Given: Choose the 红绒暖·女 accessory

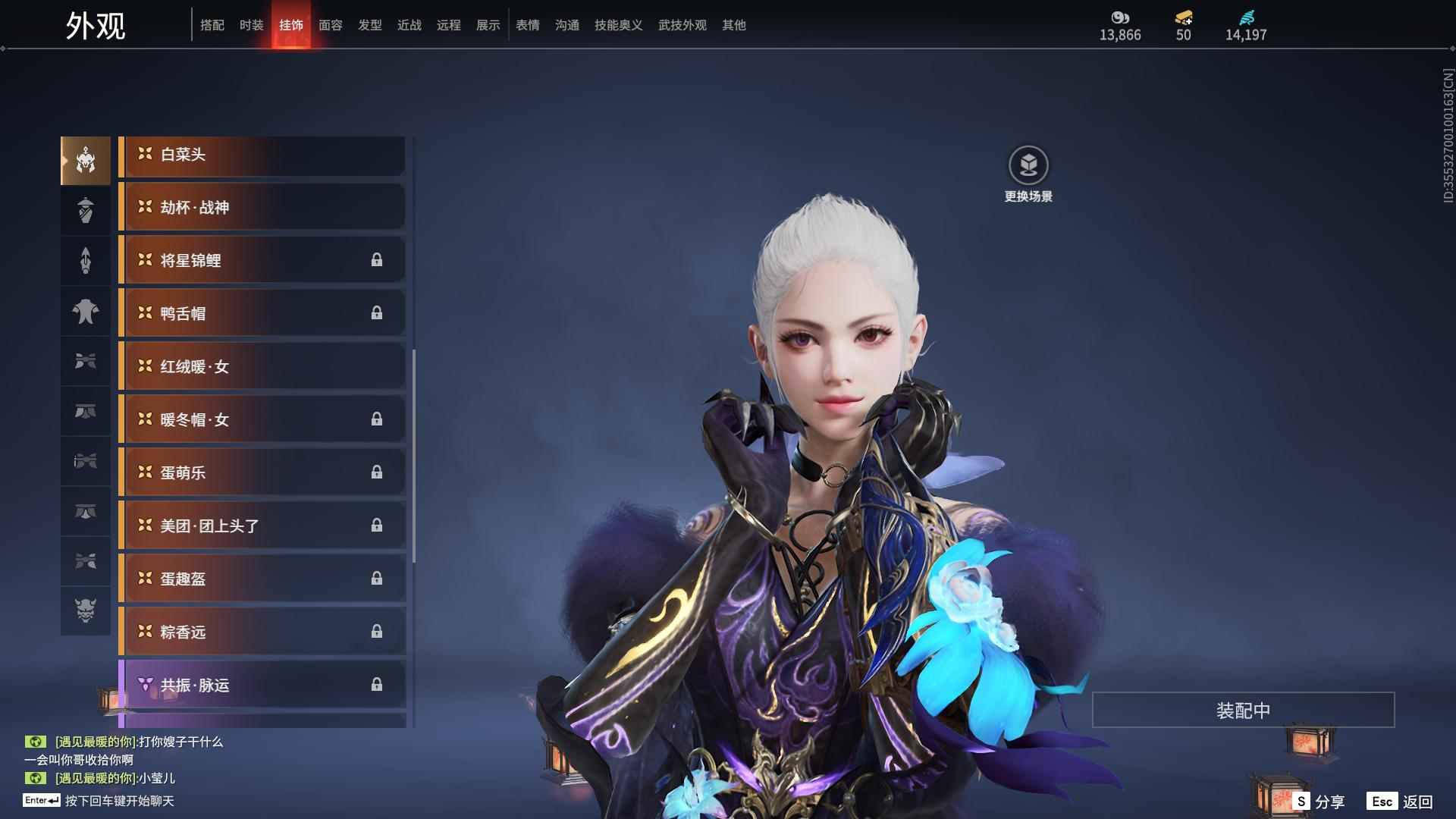Looking at the screenshot, I should (262, 367).
